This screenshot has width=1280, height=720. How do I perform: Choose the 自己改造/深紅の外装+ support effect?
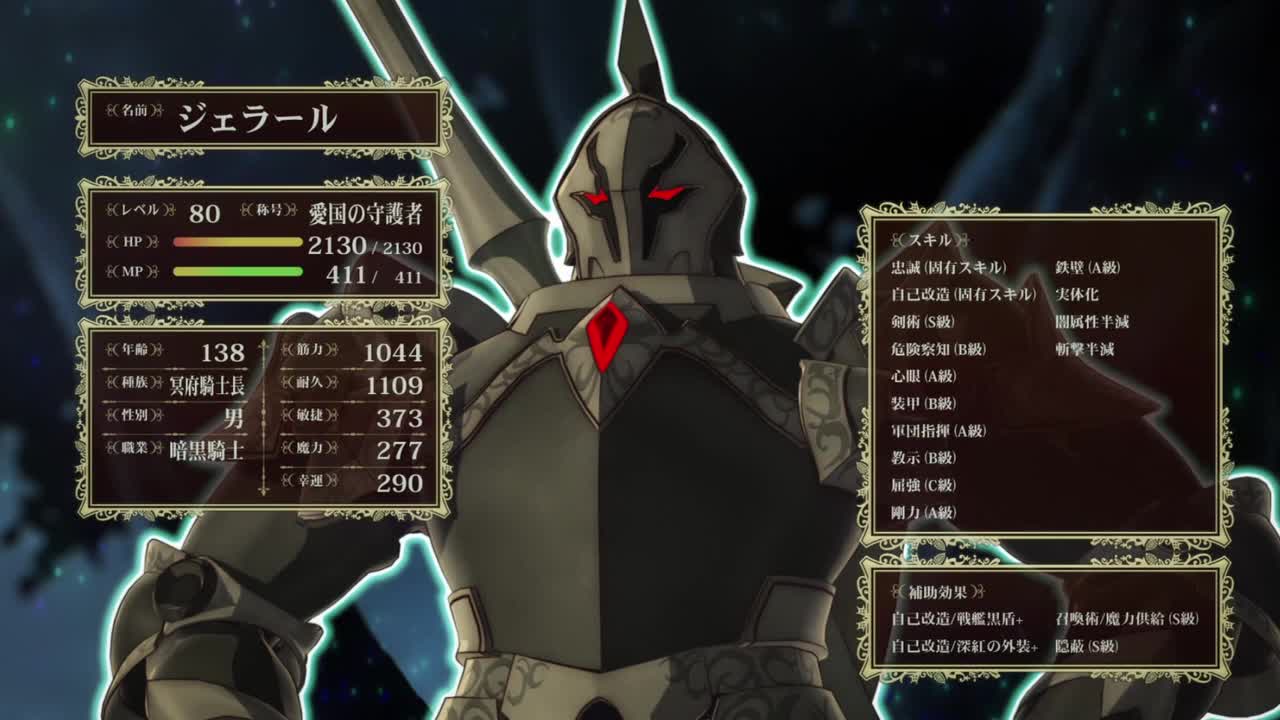[x=964, y=647]
